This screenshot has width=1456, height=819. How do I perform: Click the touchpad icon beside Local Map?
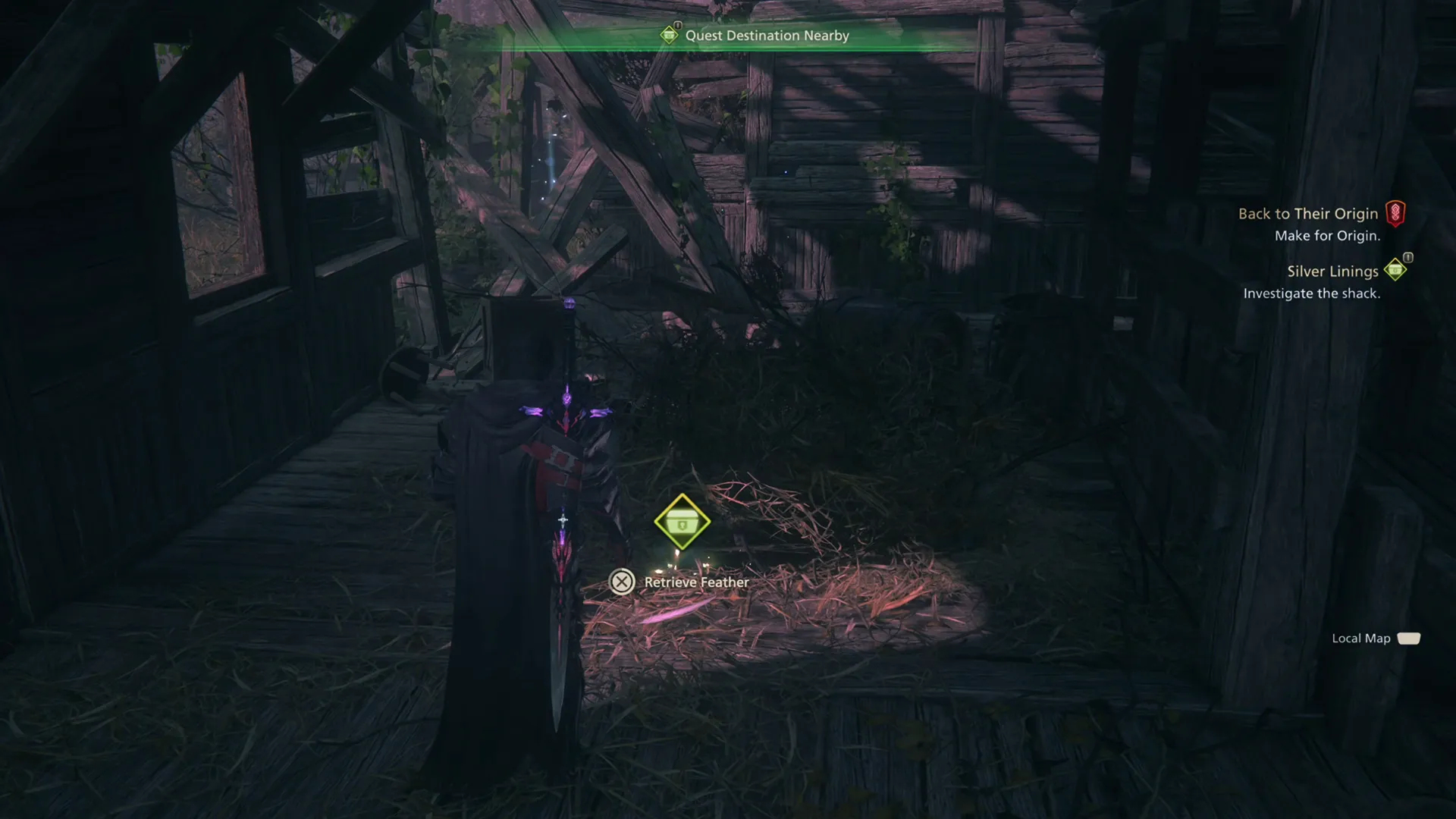1408,639
